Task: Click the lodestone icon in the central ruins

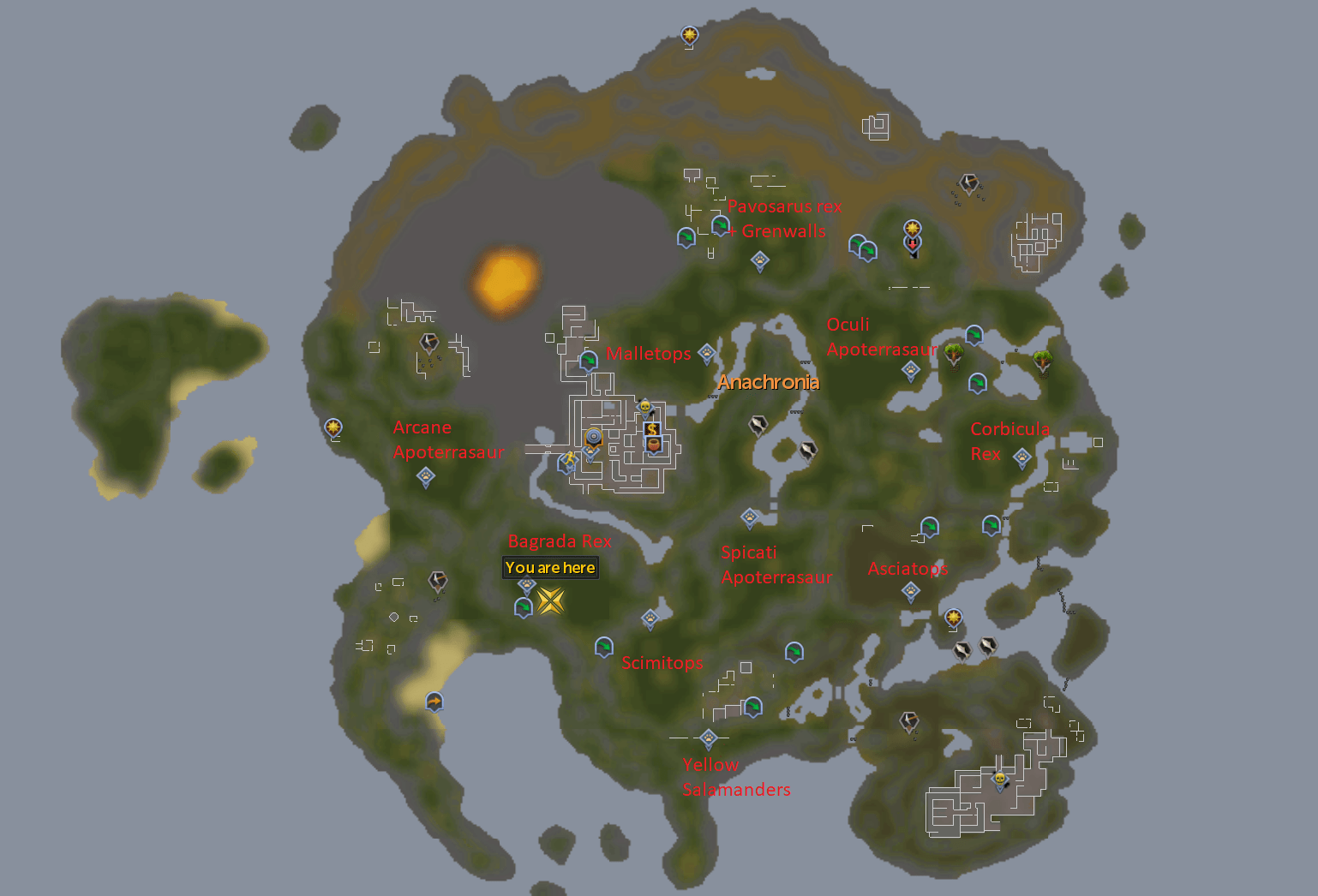Action: [594, 435]
